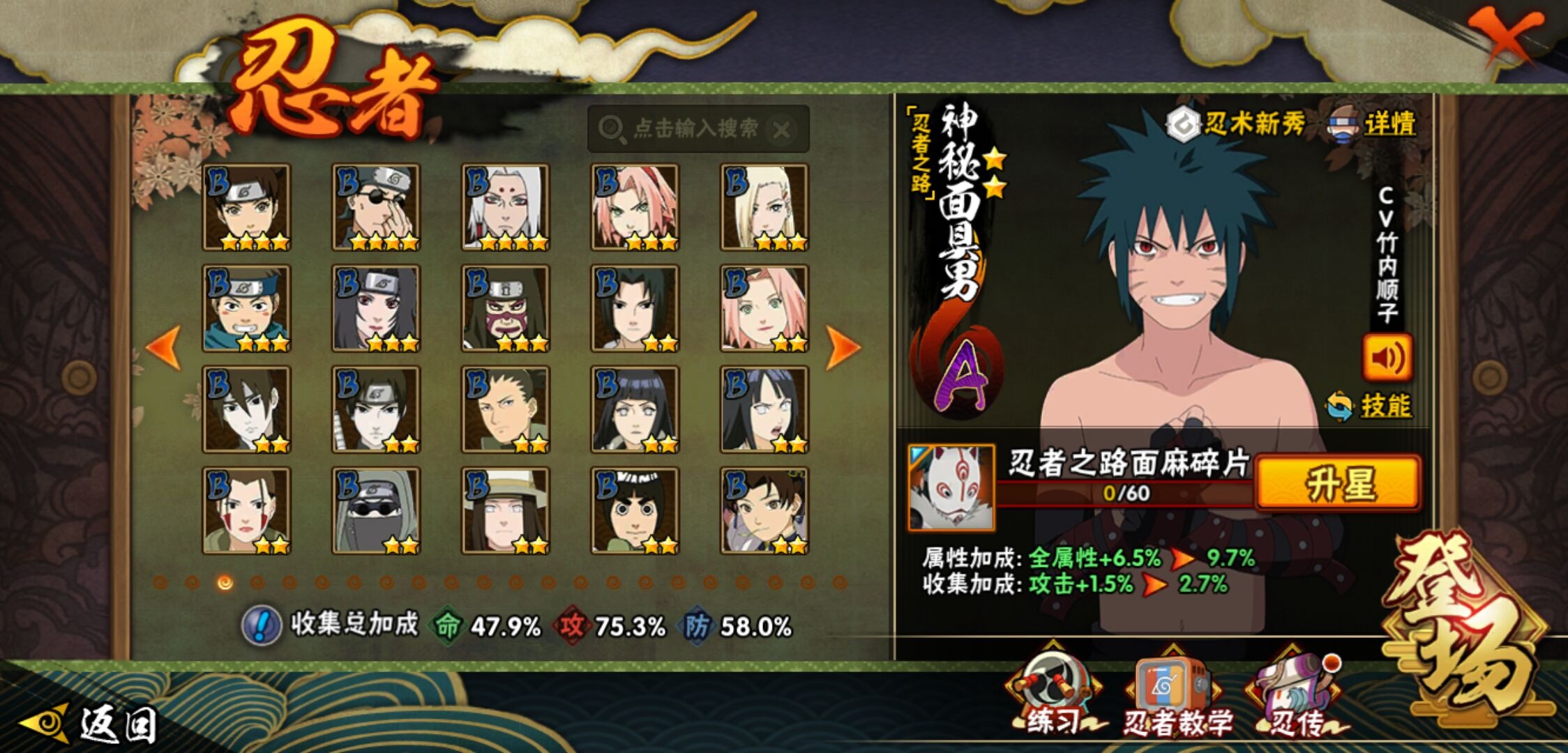This screenshot has height=753, width=1568.
Task: Clear the search box text
Action: click(x=782, y=130)
